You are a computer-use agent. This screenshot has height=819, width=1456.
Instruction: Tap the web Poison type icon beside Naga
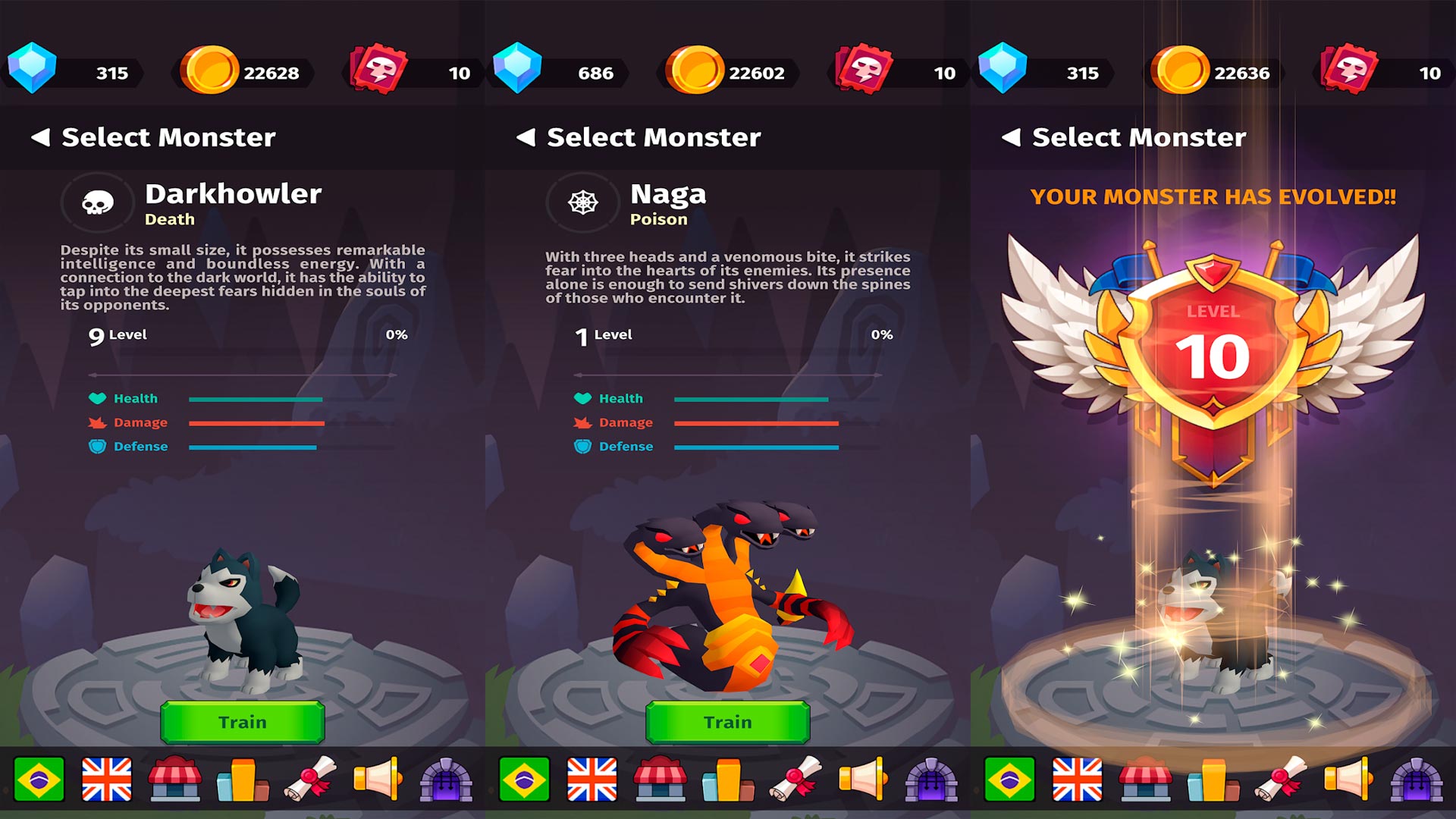pyautogui.click(x=583, y=202)
